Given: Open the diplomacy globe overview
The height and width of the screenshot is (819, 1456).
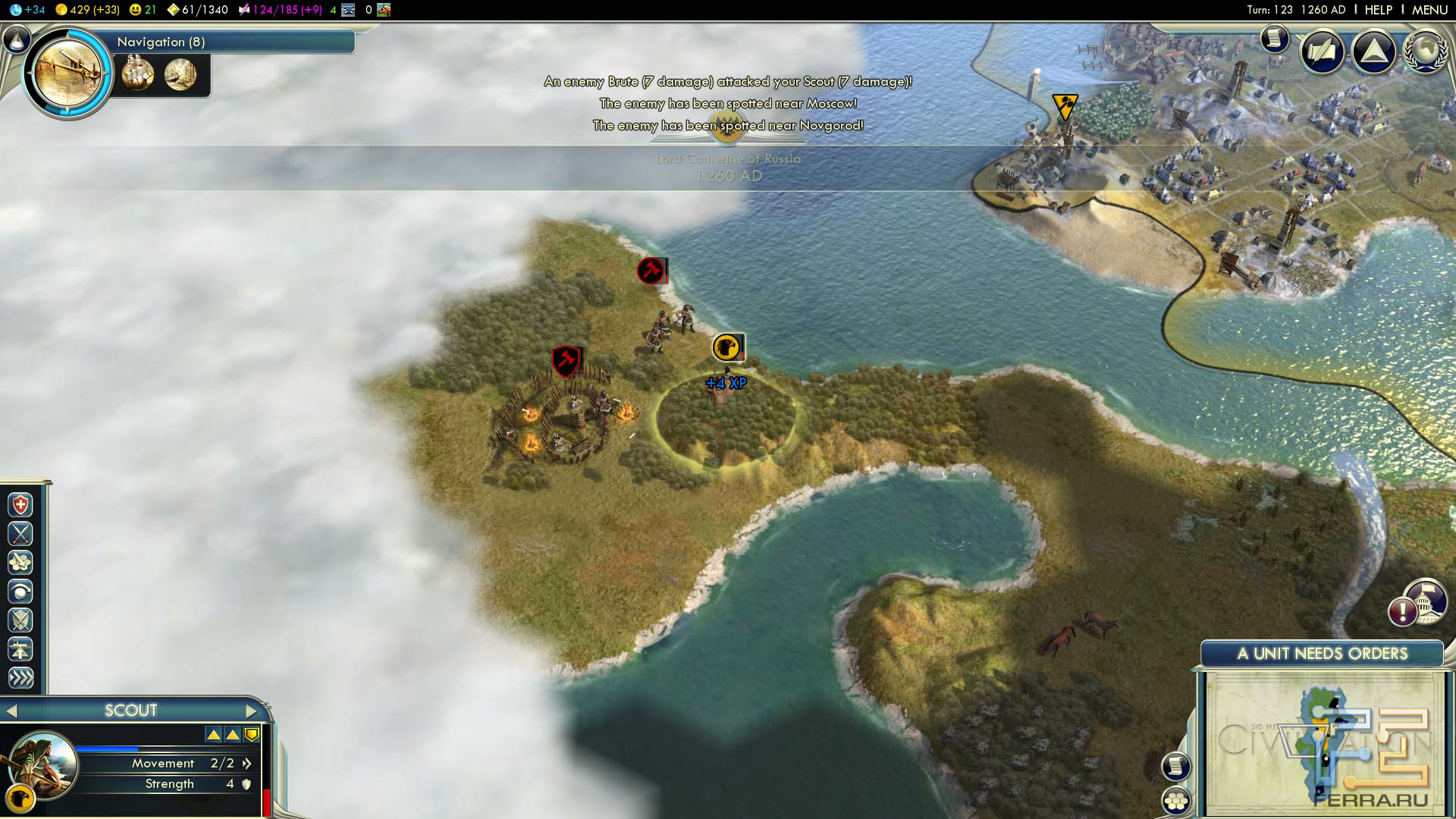Looking at the screenshot, I should [1424, 52].
